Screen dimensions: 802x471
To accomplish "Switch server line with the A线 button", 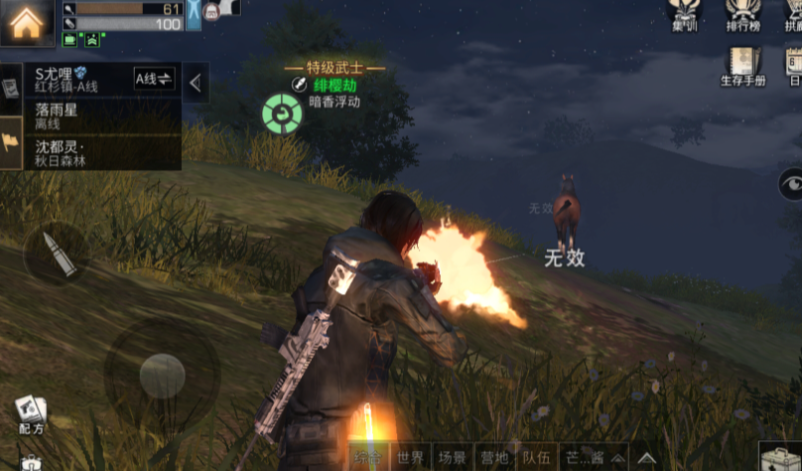I will (154, 78).
